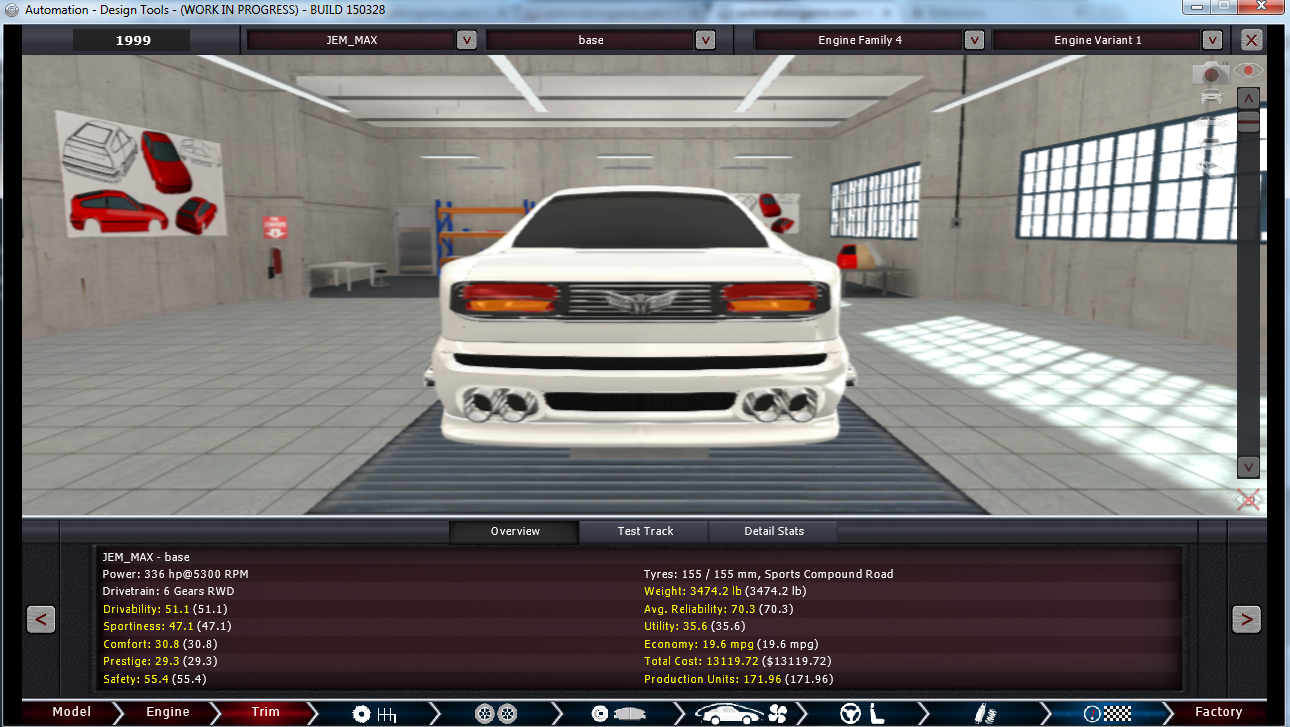This screenshot has width=1290, height=727.
Task: Open the gearbox and drivetrain step
Action: pos(375,713)
